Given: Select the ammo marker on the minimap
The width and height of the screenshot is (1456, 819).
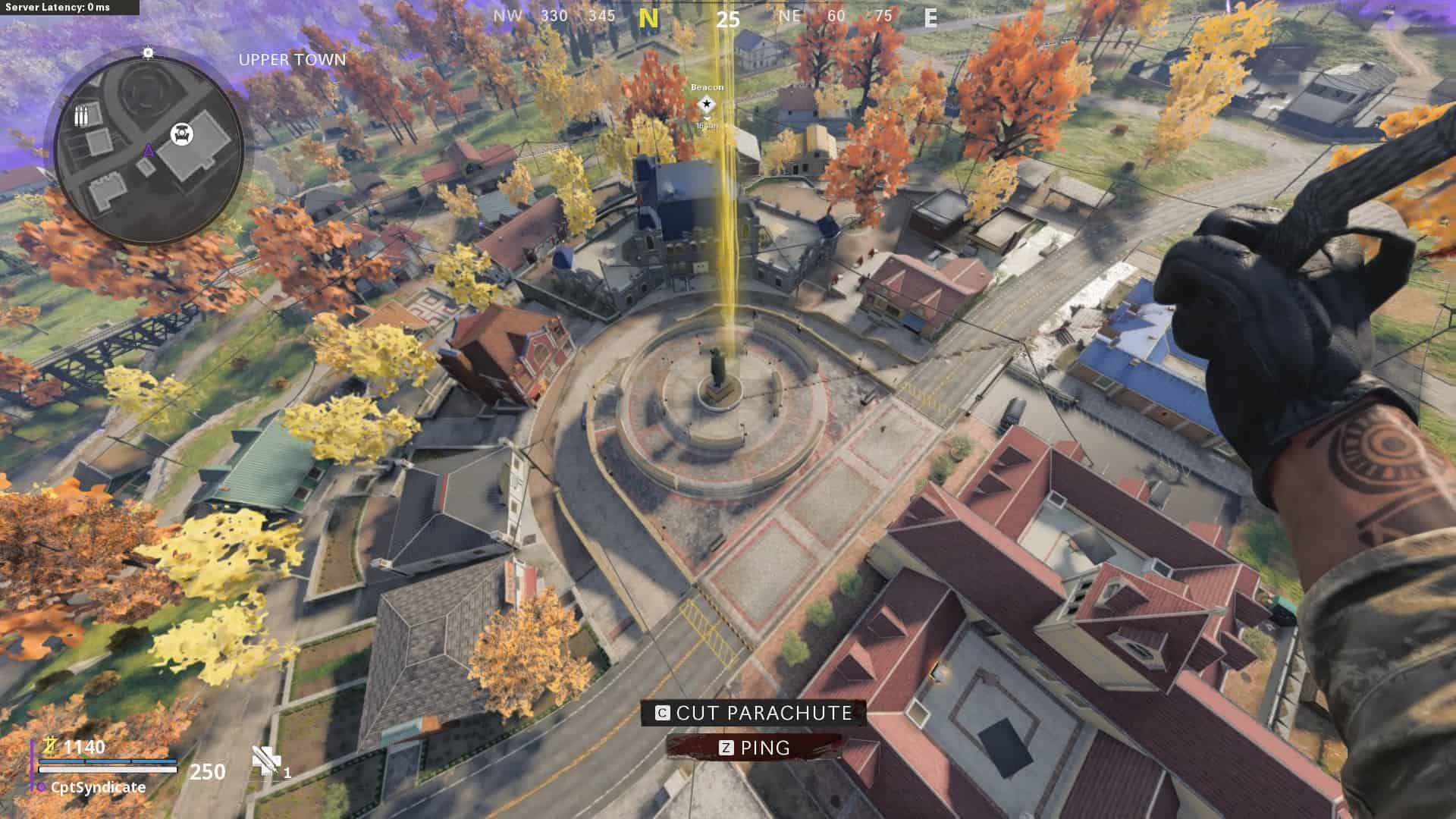Looking at the screenshot, I should click(81, 117).
